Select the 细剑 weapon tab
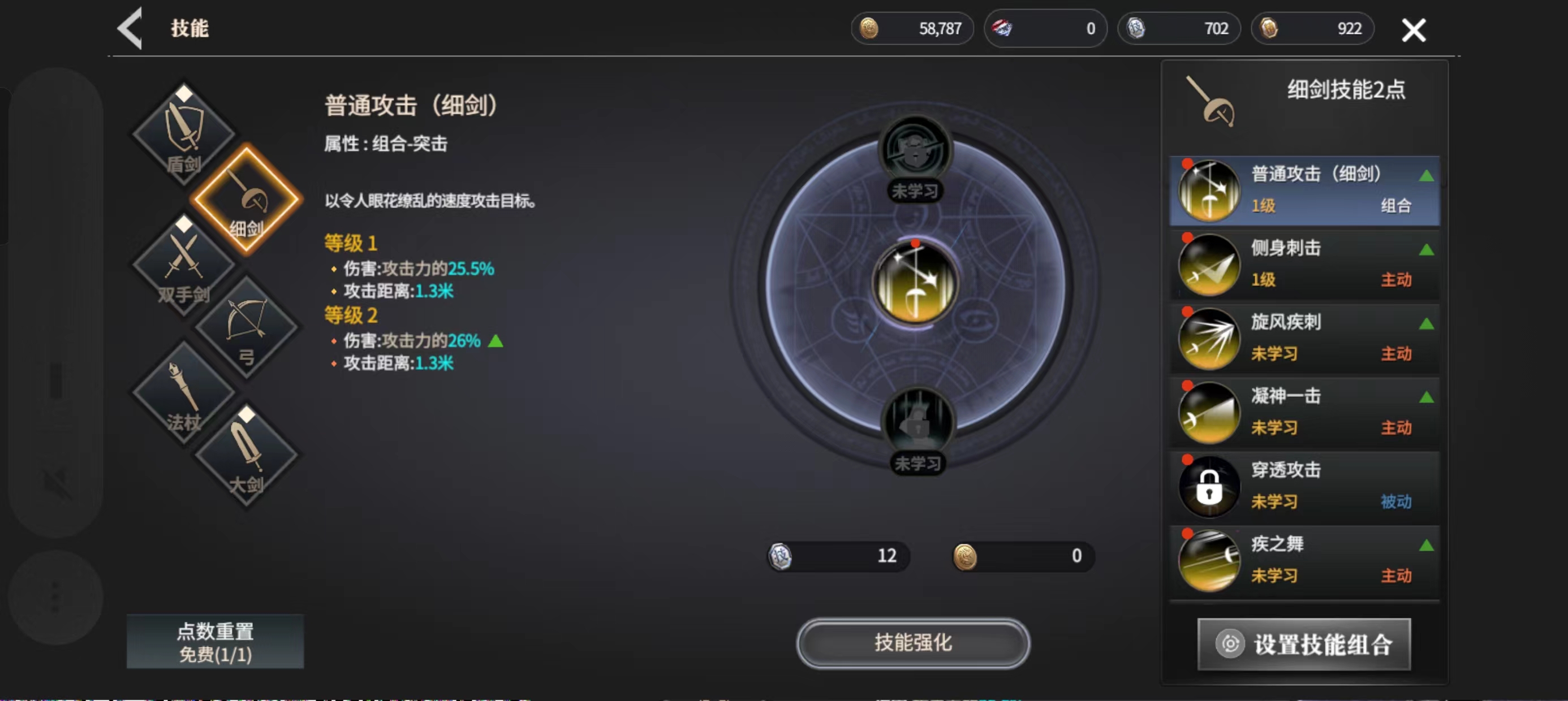The width and height of the screenshot is (1568, 701). tap(247, 200)
